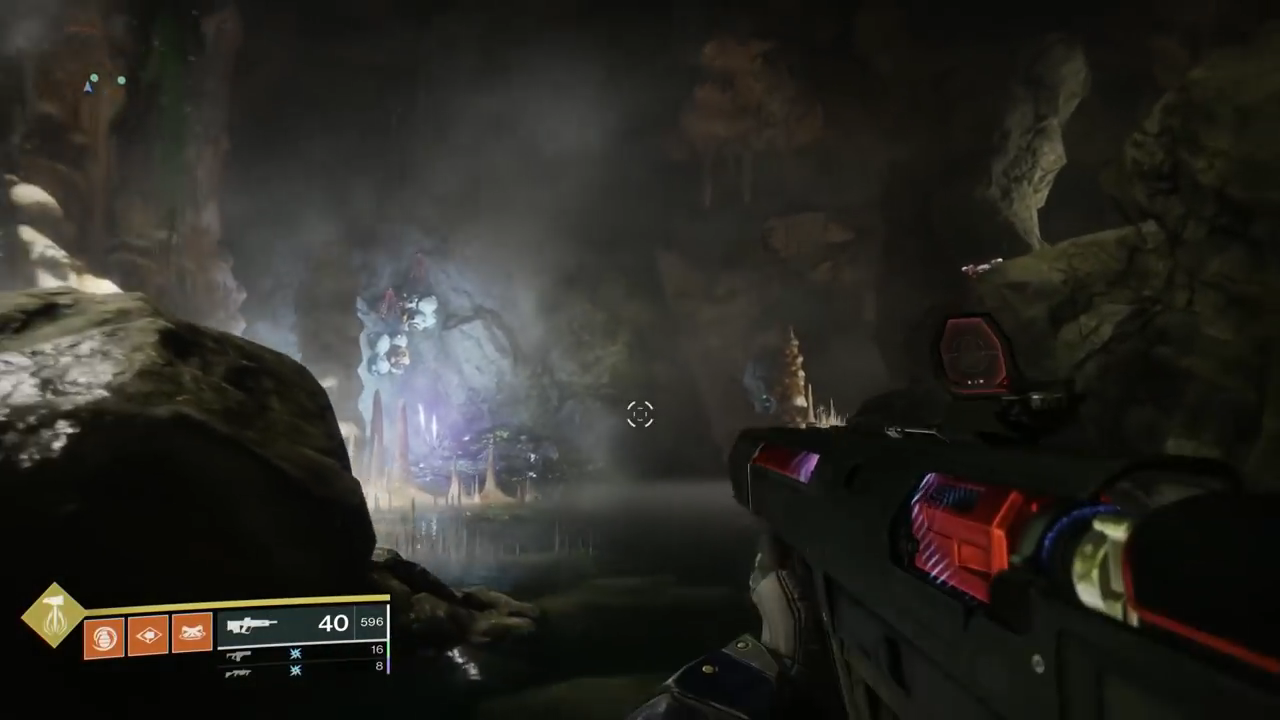Activate the golden hammer super ability icon

tap(54, 615)
